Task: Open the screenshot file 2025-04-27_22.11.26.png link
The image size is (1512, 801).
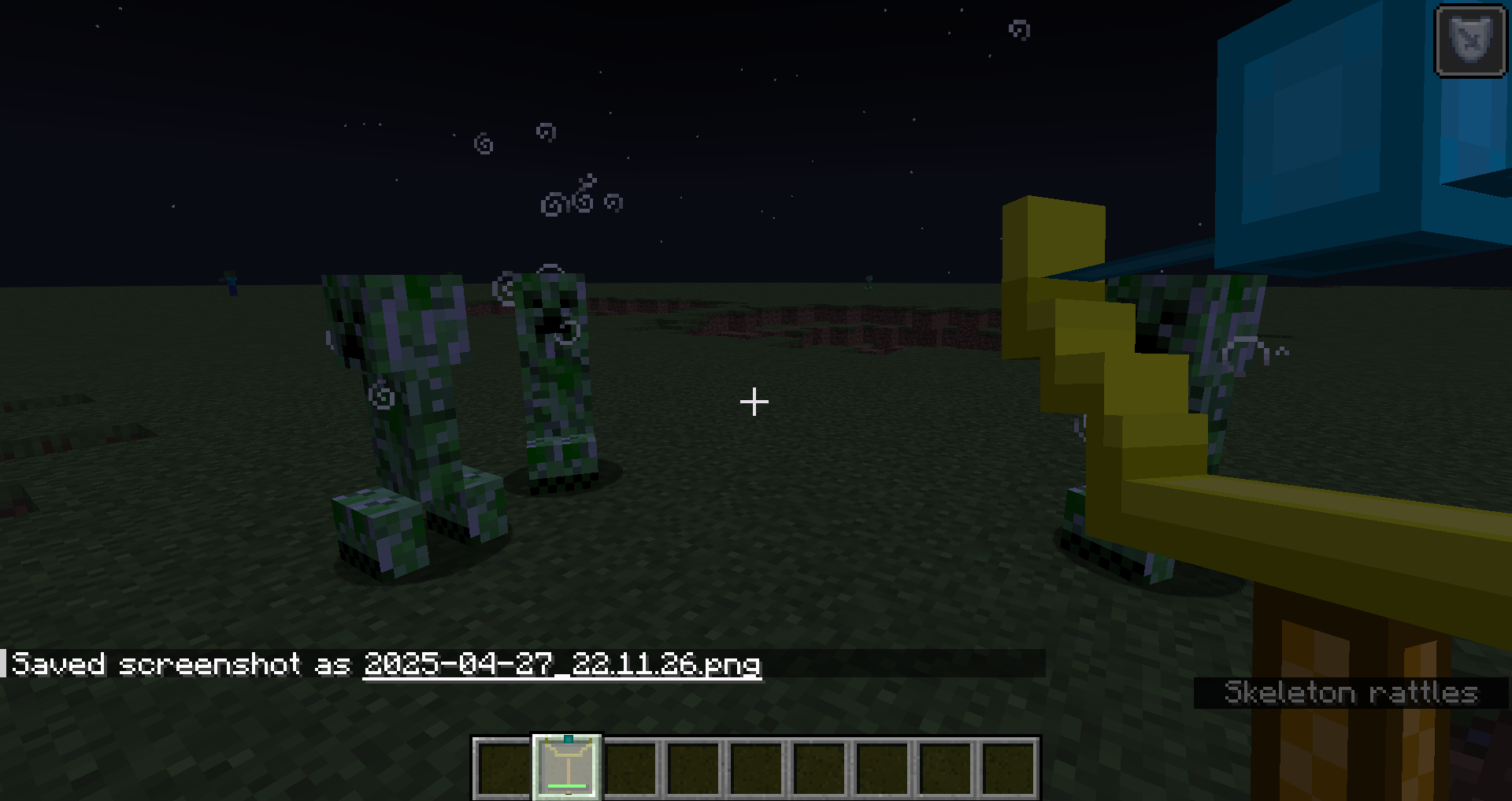Action: click(561, 666)
